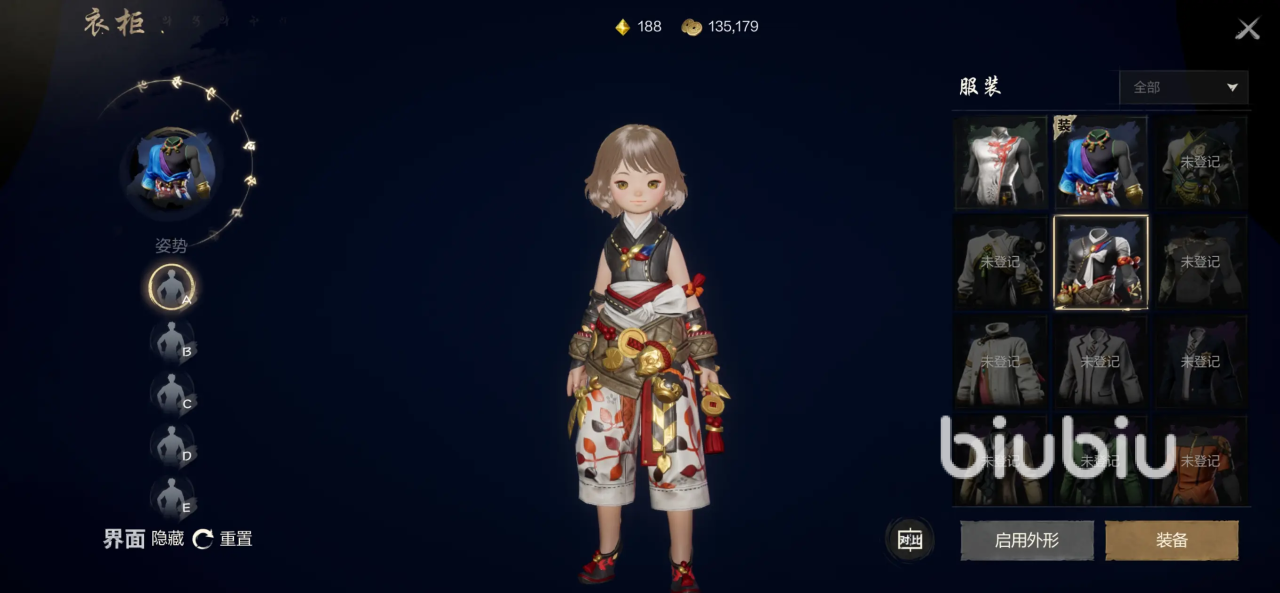Image resolution: width=1280 pixels, height=593 pixels.
Task: Close the wardrobe screen
Action: tap(1247, 29)
